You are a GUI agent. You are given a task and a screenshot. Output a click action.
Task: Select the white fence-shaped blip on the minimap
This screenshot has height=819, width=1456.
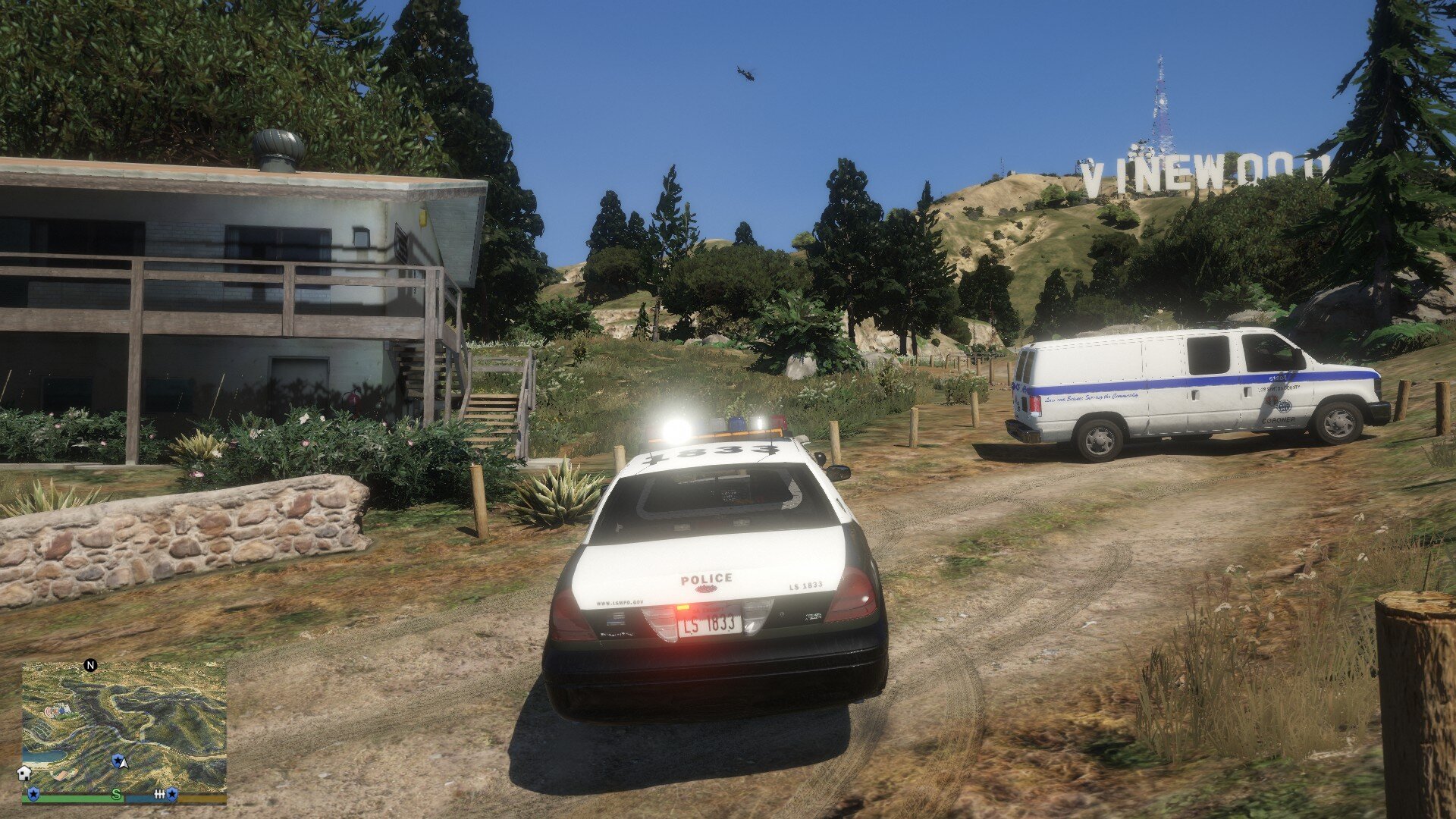click(159, 794)
